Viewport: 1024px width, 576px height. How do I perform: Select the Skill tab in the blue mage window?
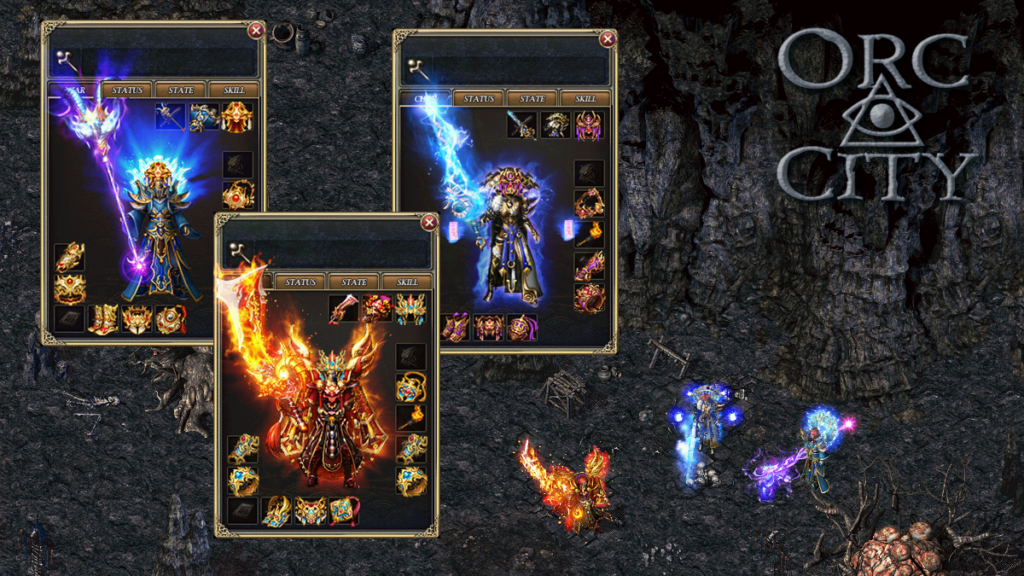click(x=237, y=90)
